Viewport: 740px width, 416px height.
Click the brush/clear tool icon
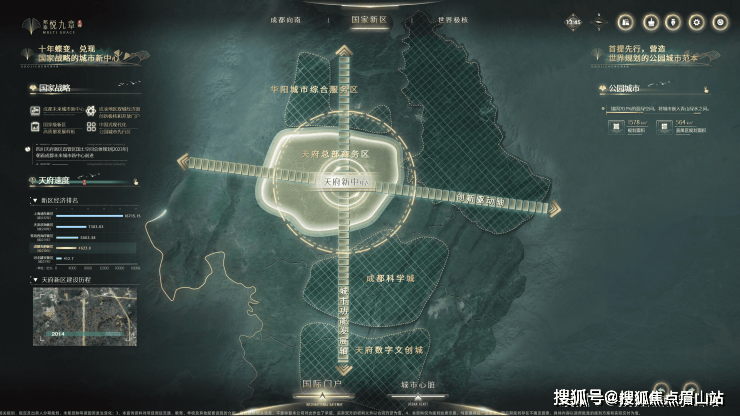pos(650,20)
